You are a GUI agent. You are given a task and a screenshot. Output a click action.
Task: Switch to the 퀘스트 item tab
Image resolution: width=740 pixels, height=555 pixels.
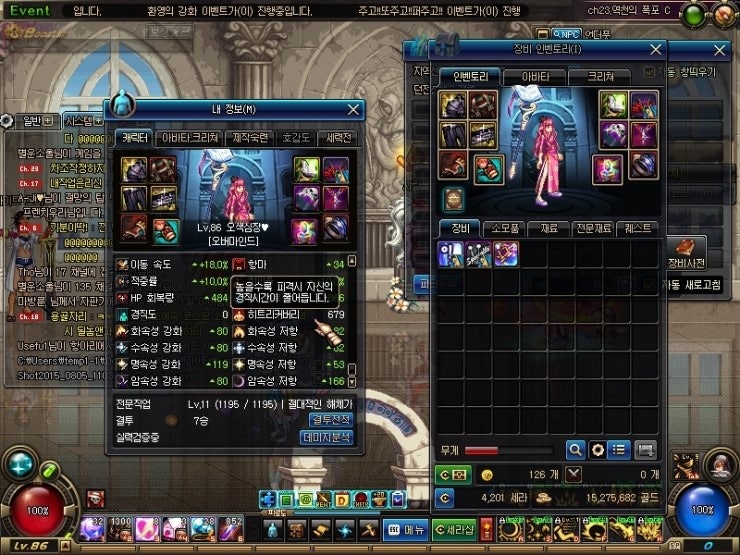click(x=637, y=228)
